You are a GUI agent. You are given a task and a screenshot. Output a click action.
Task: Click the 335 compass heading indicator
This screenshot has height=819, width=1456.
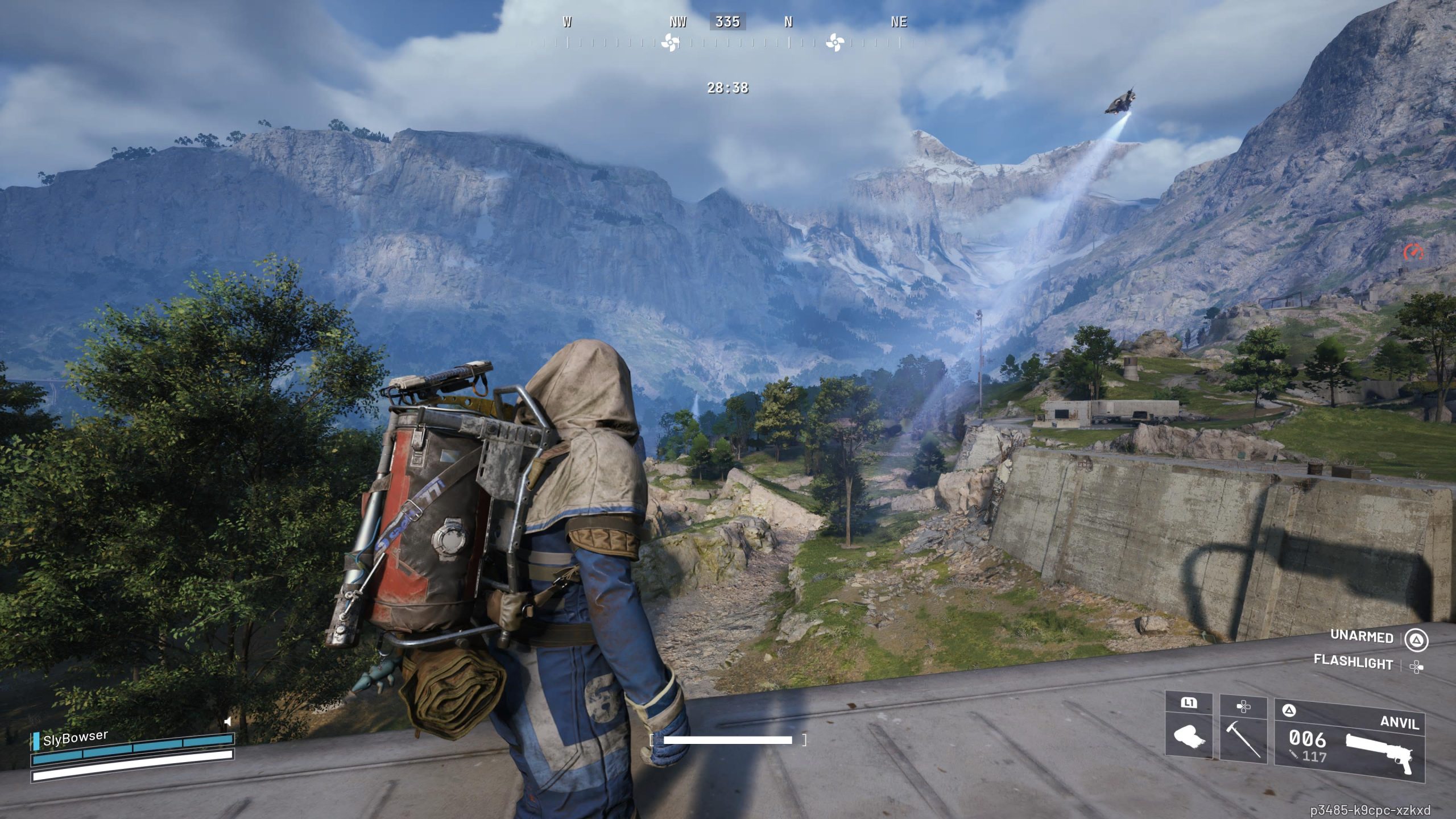[727, 22]
